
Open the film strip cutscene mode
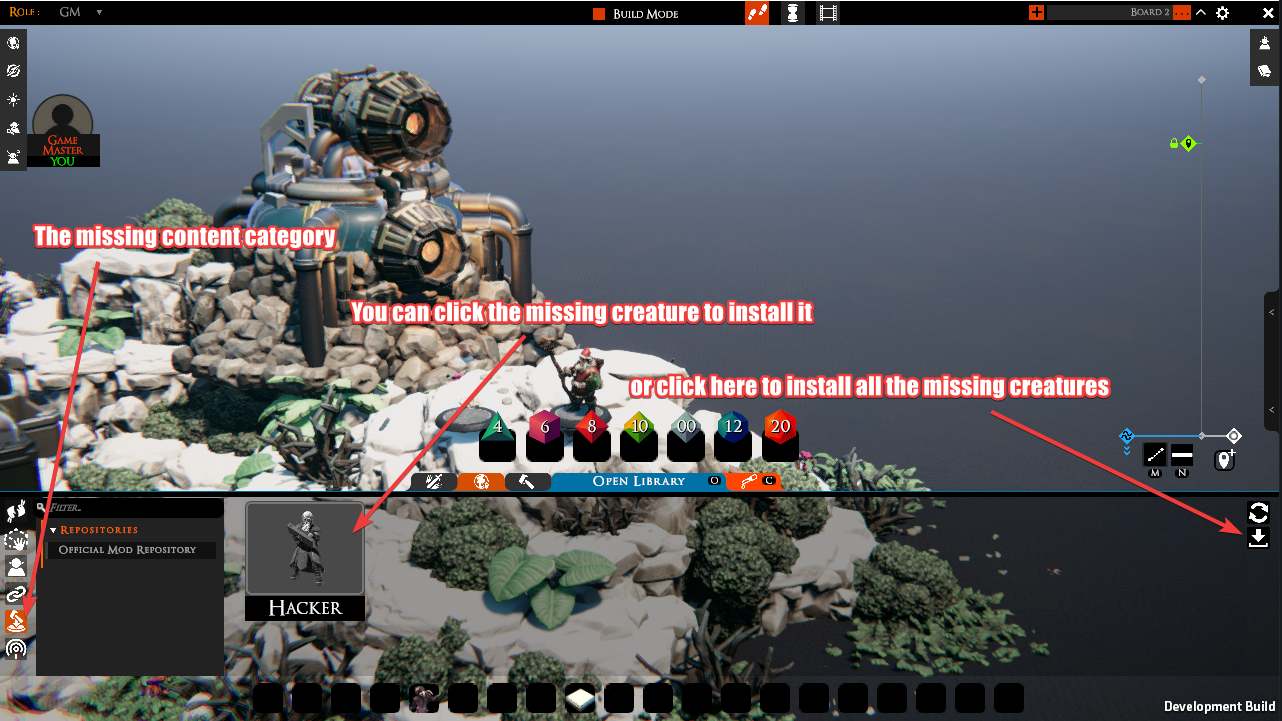click(828, 13)
